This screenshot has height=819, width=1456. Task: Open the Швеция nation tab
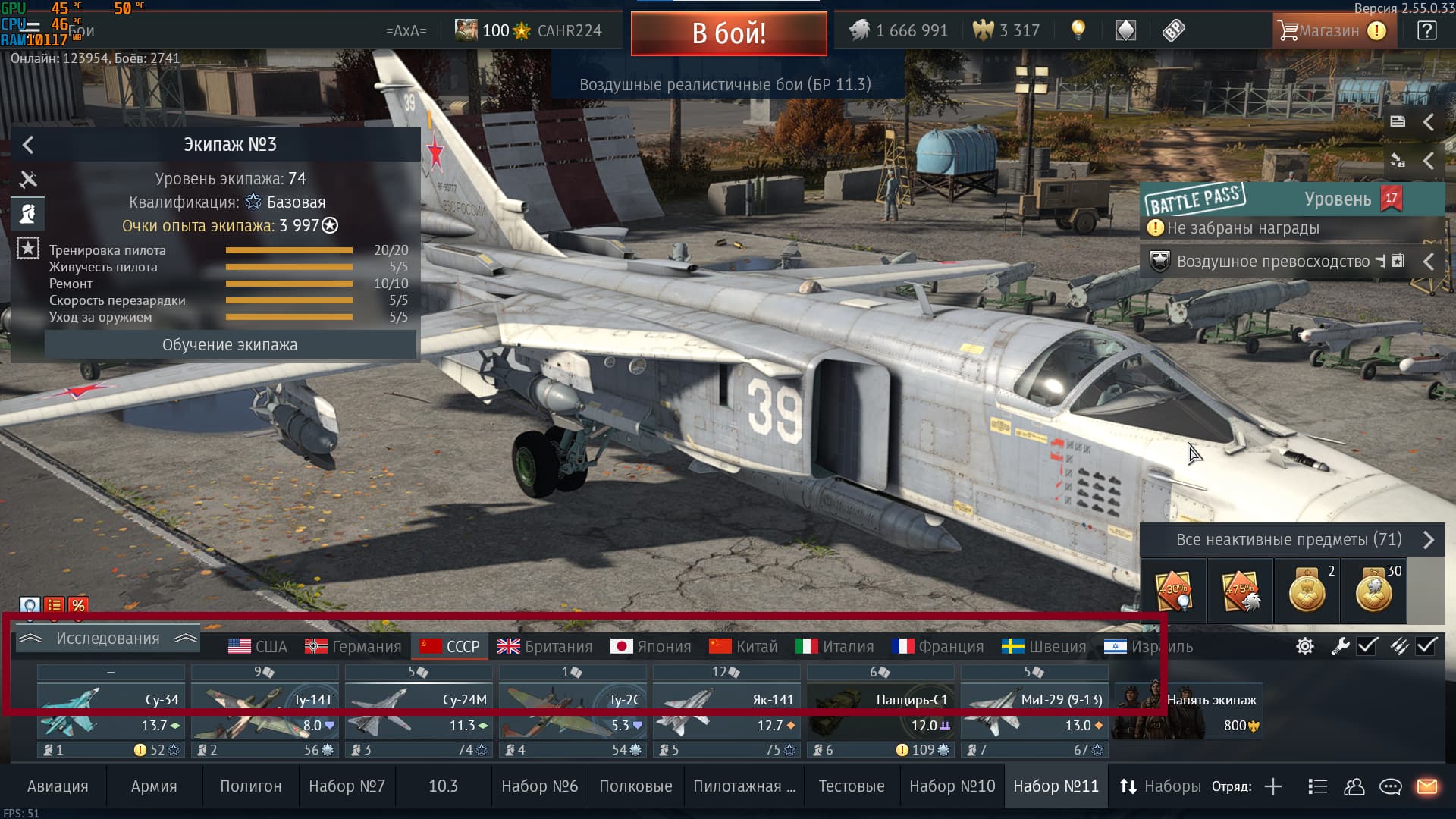click(x=1044, y=647)
